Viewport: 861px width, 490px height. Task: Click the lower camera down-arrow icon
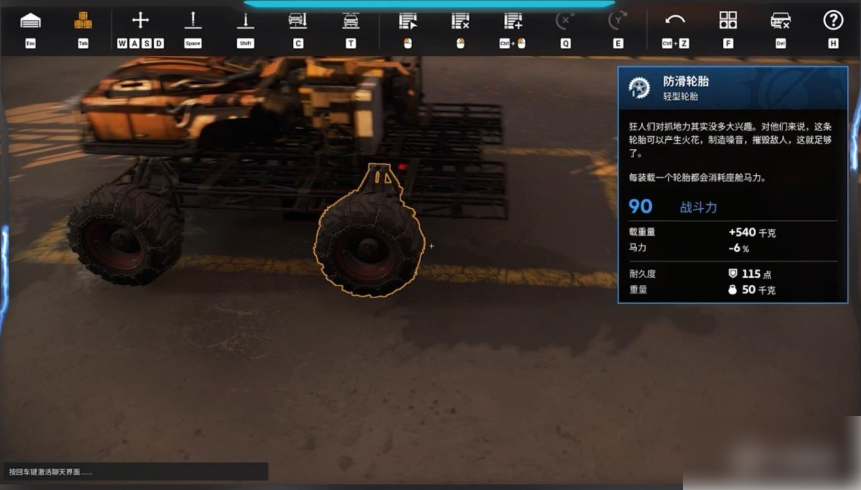tap(245, 21)
